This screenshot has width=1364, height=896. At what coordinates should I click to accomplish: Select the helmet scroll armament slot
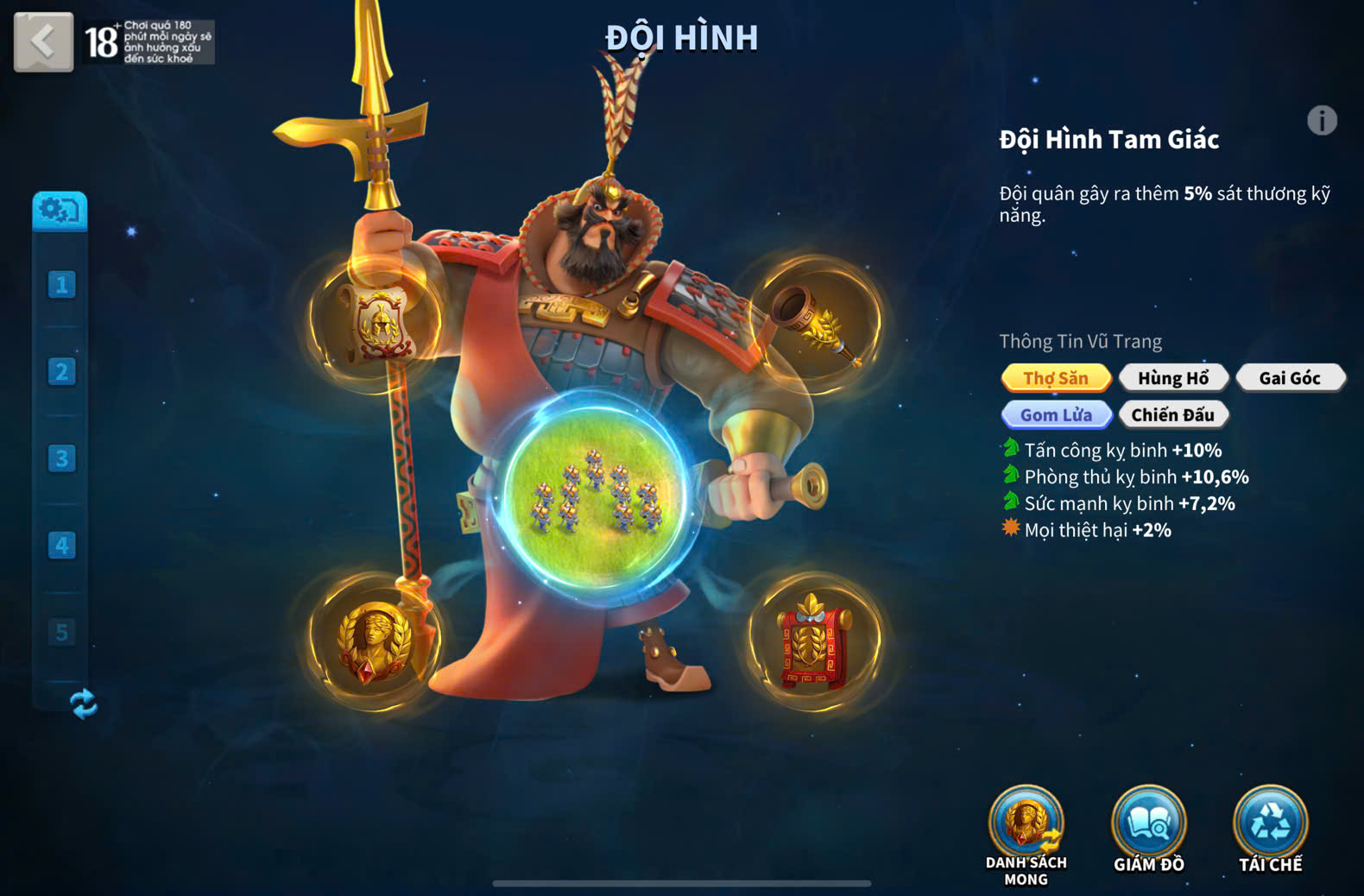pos(376,323)
